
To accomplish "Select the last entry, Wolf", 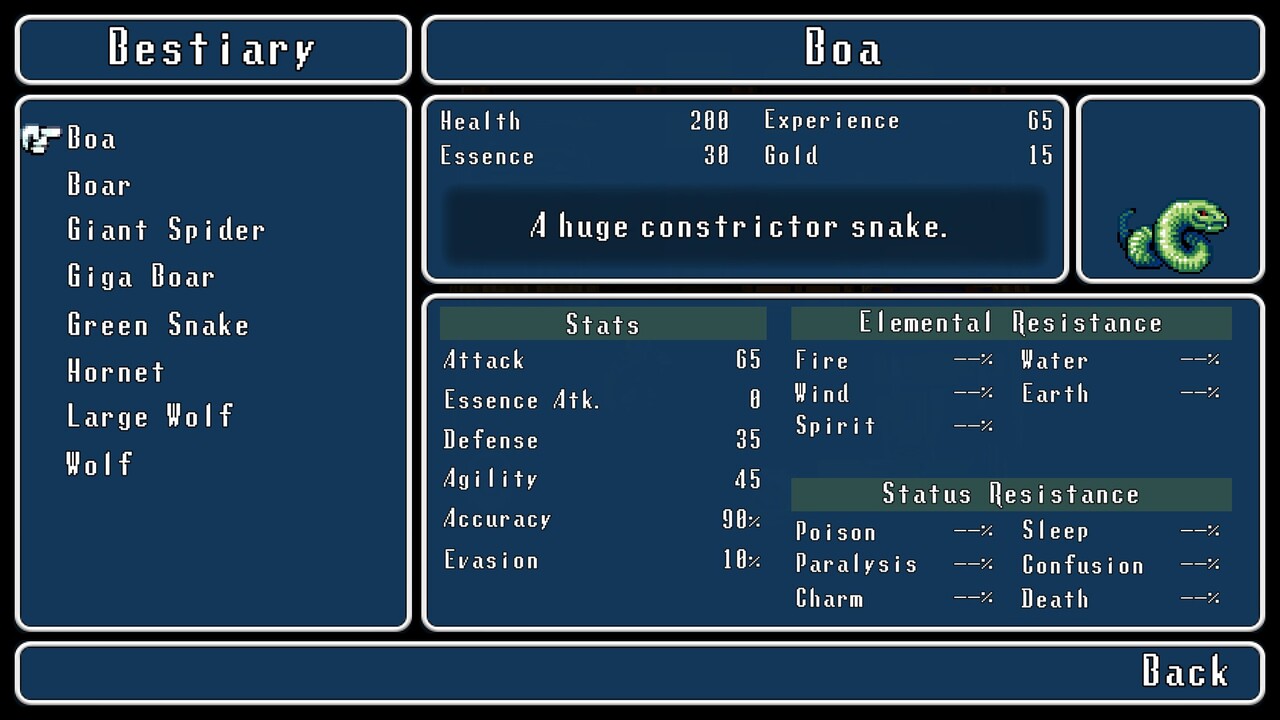I will 99,464.
